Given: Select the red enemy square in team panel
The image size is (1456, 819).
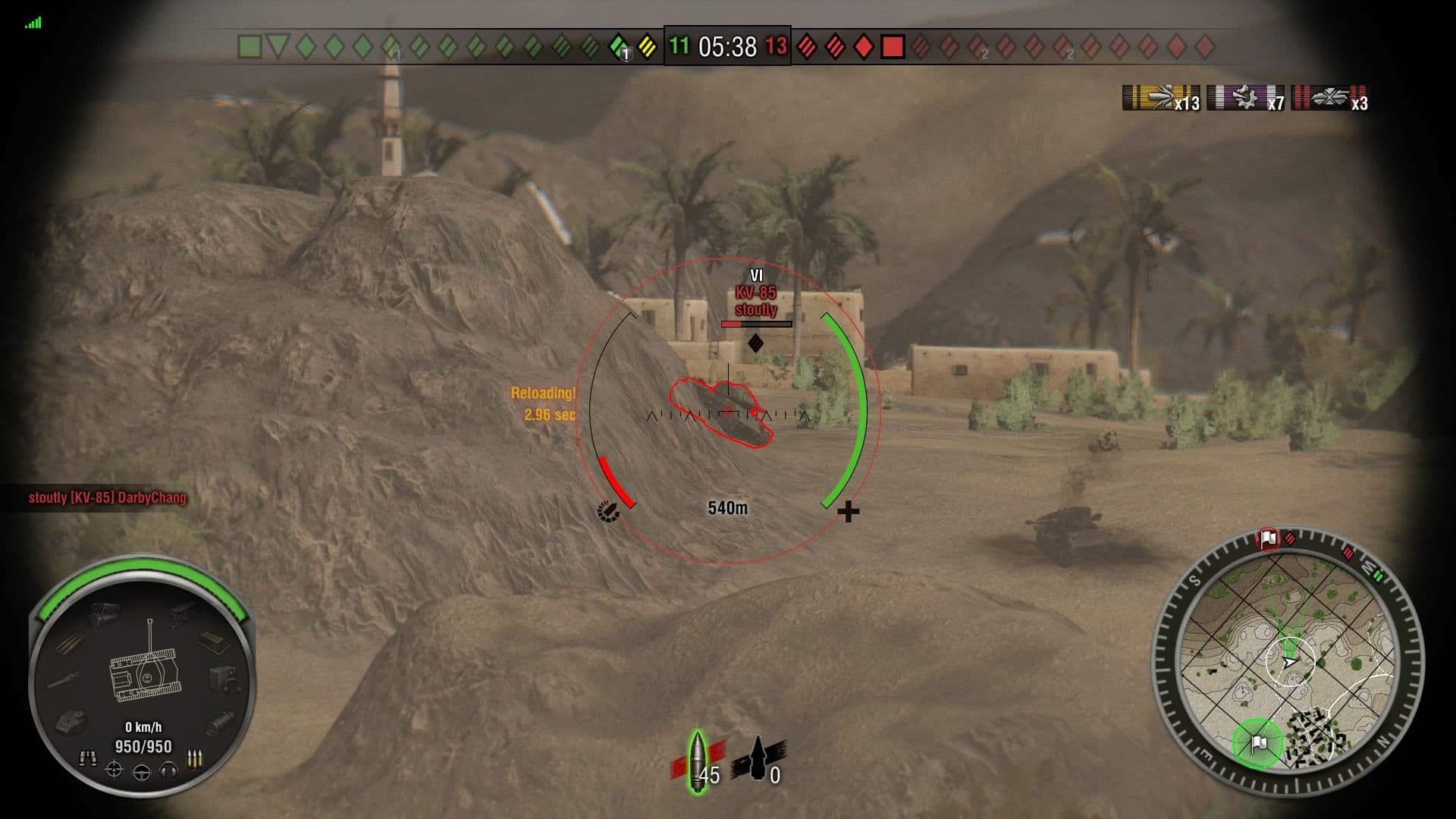Looking at the screenshot, I should (x=891, y=47).
